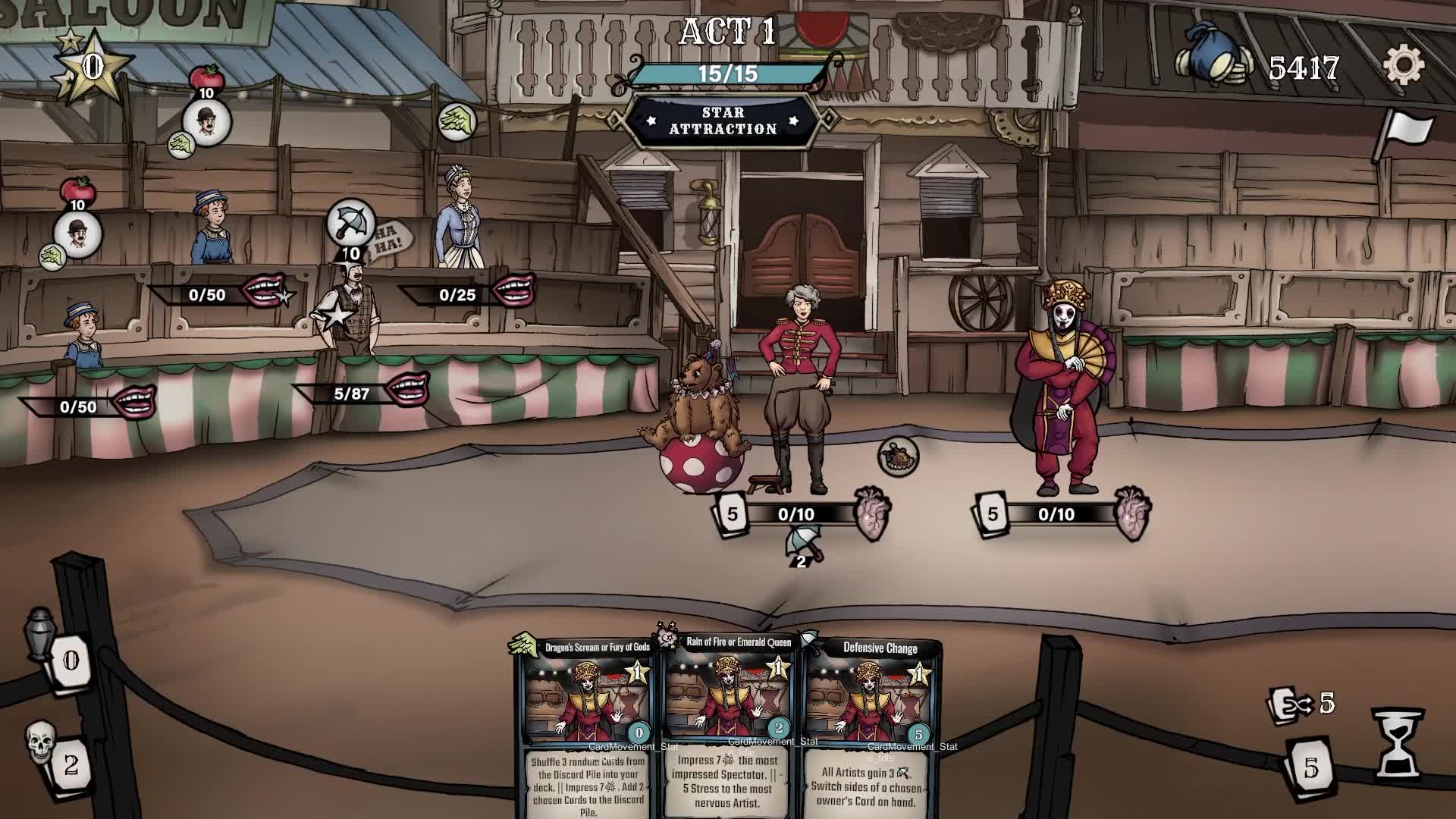Click the 15/15 Act 1 progress bar
The height and width of the screenshot is (819, 1456).
729,74
